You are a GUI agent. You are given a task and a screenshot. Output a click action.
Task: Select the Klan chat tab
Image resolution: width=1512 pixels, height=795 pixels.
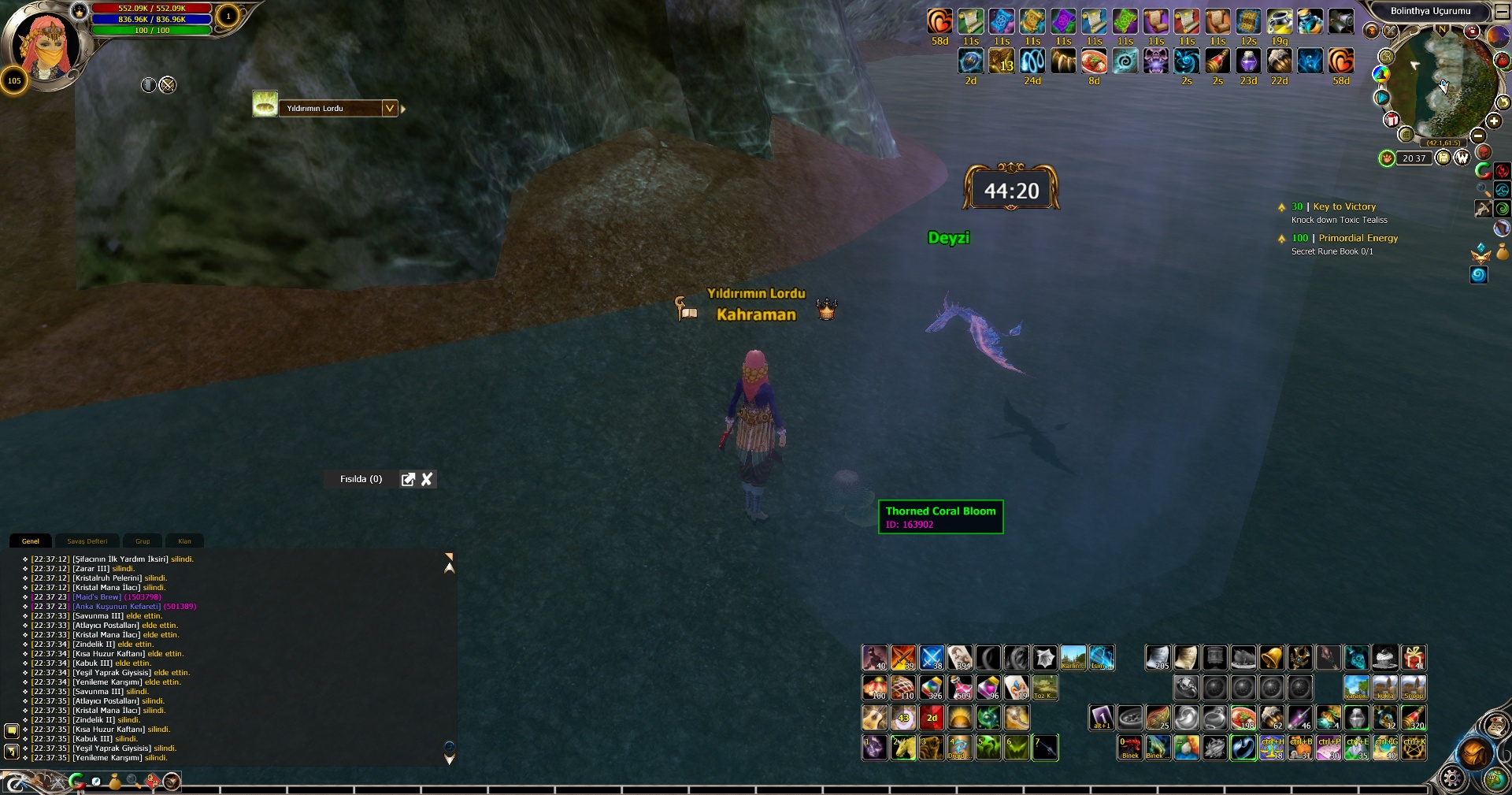pos(184,541)
